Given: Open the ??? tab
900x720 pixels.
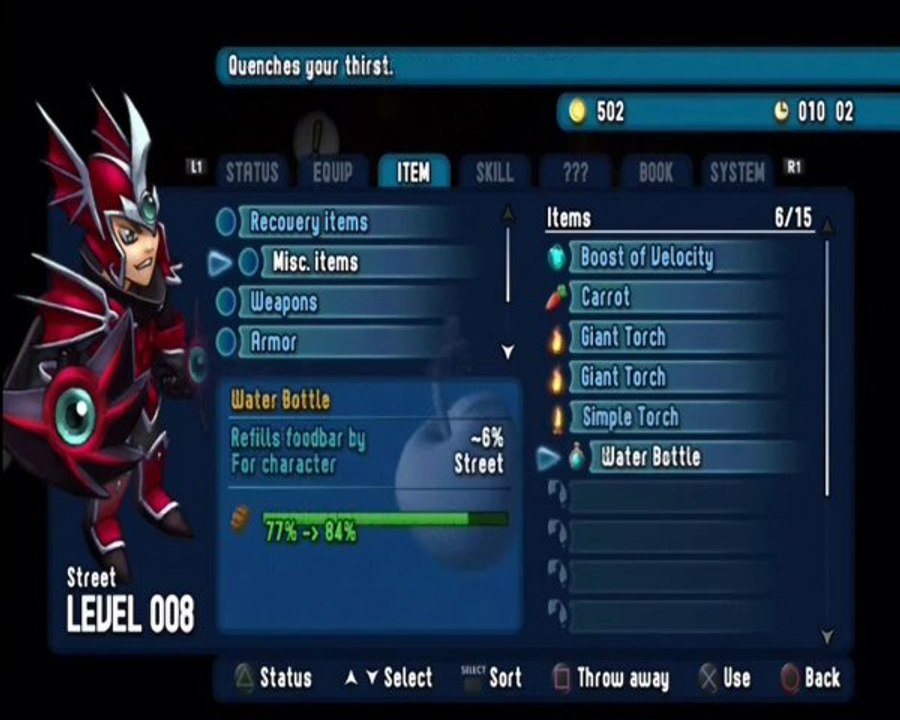Looking at the screenshot, I should point(575,172).
